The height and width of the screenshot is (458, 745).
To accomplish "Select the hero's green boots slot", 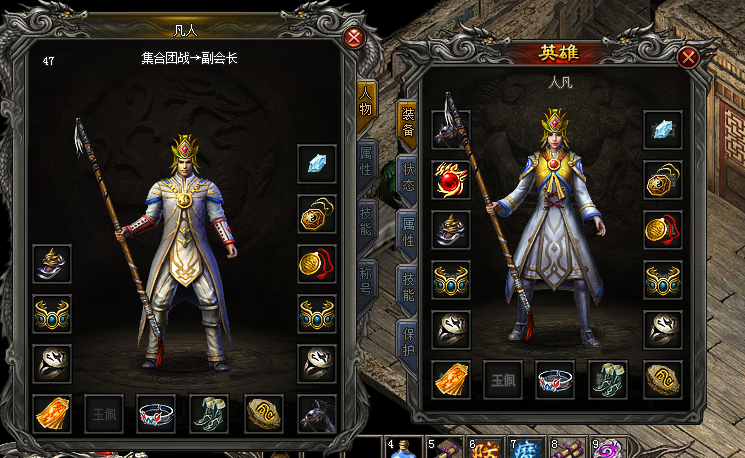I will point(608,379).
